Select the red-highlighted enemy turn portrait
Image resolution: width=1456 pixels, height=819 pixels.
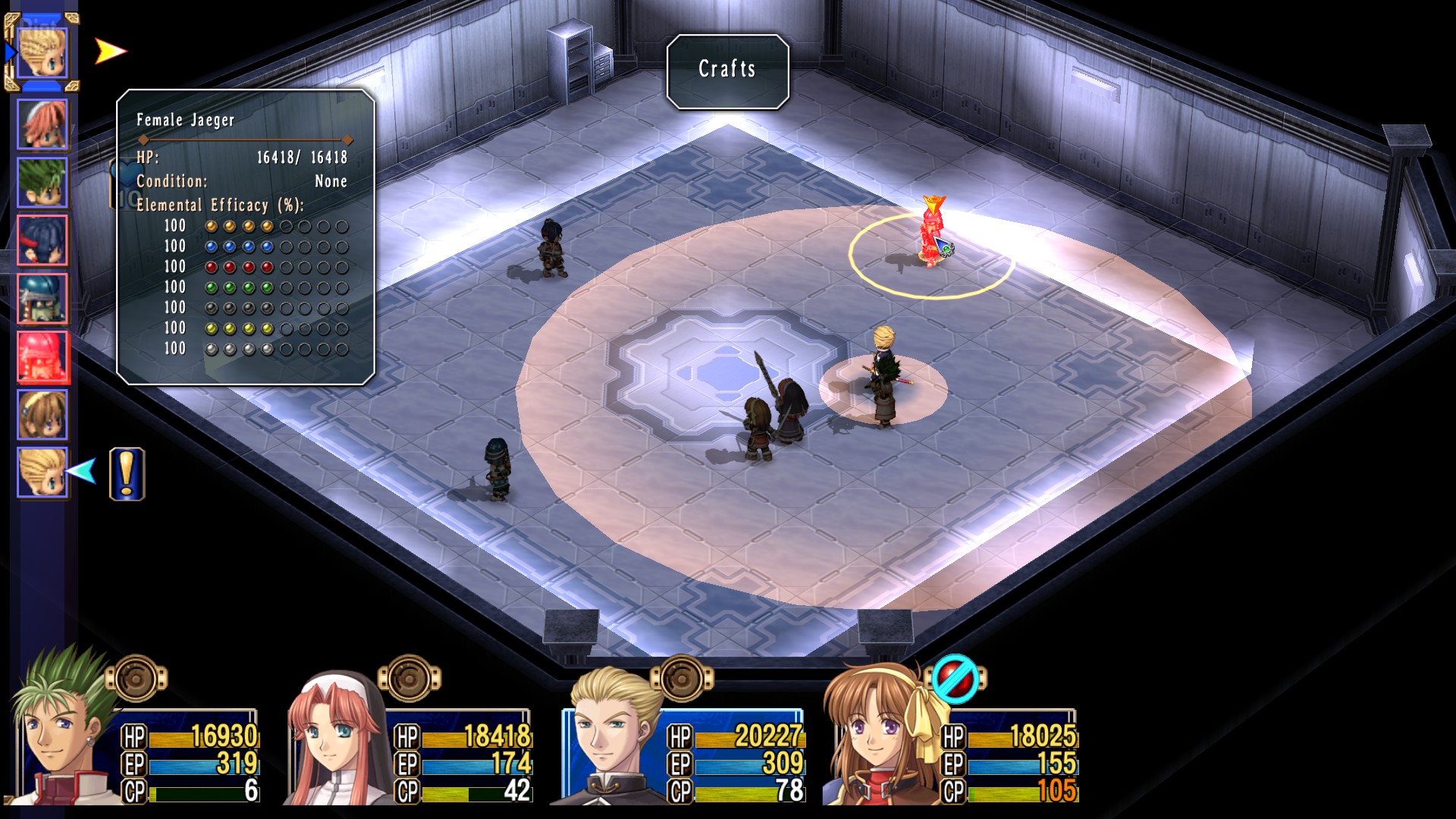42,356
